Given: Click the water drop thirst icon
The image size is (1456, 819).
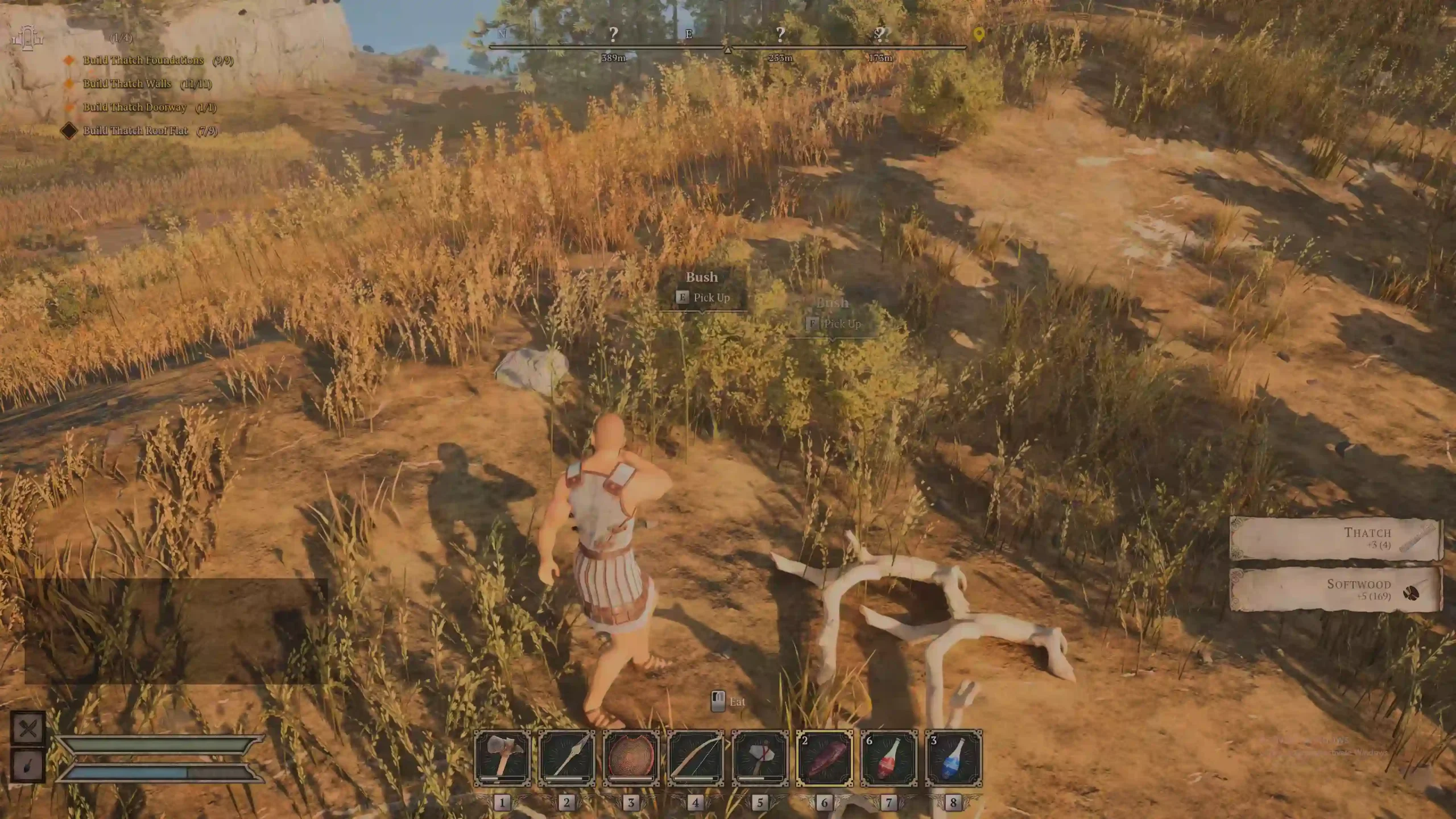Looking at the screenshot, I should point(28,765).
